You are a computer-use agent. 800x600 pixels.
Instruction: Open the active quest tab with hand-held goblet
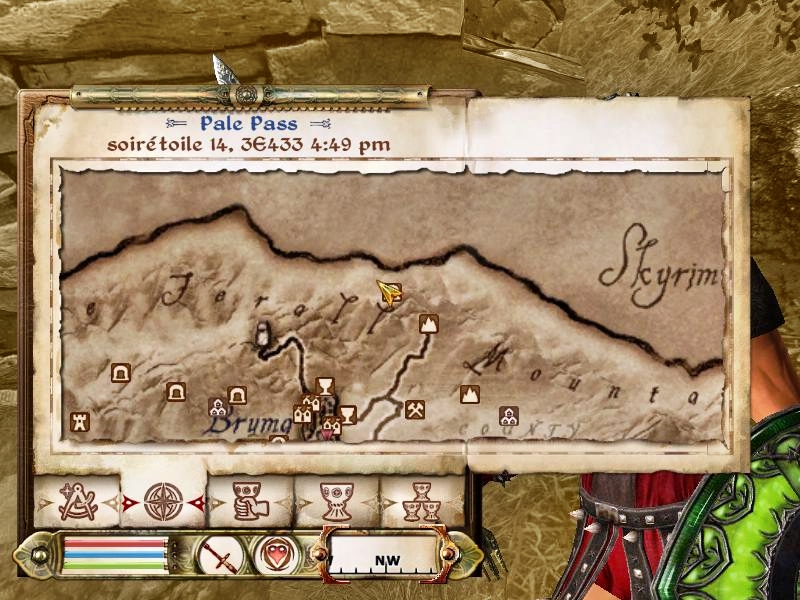250,501
